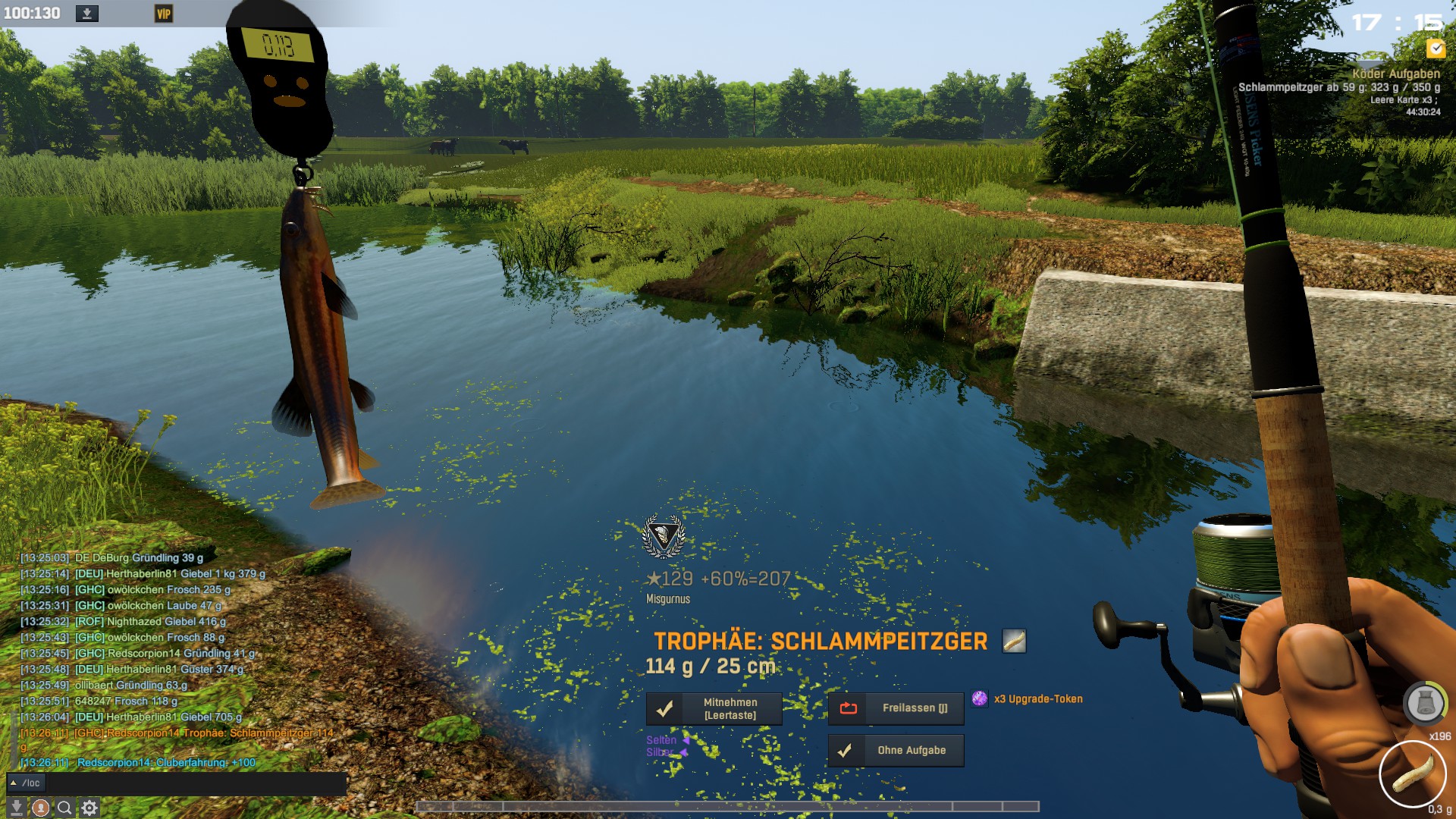Open the Köder Aufgaben task tracker
The image size is (1456, 819).
tap(1395, 74)
